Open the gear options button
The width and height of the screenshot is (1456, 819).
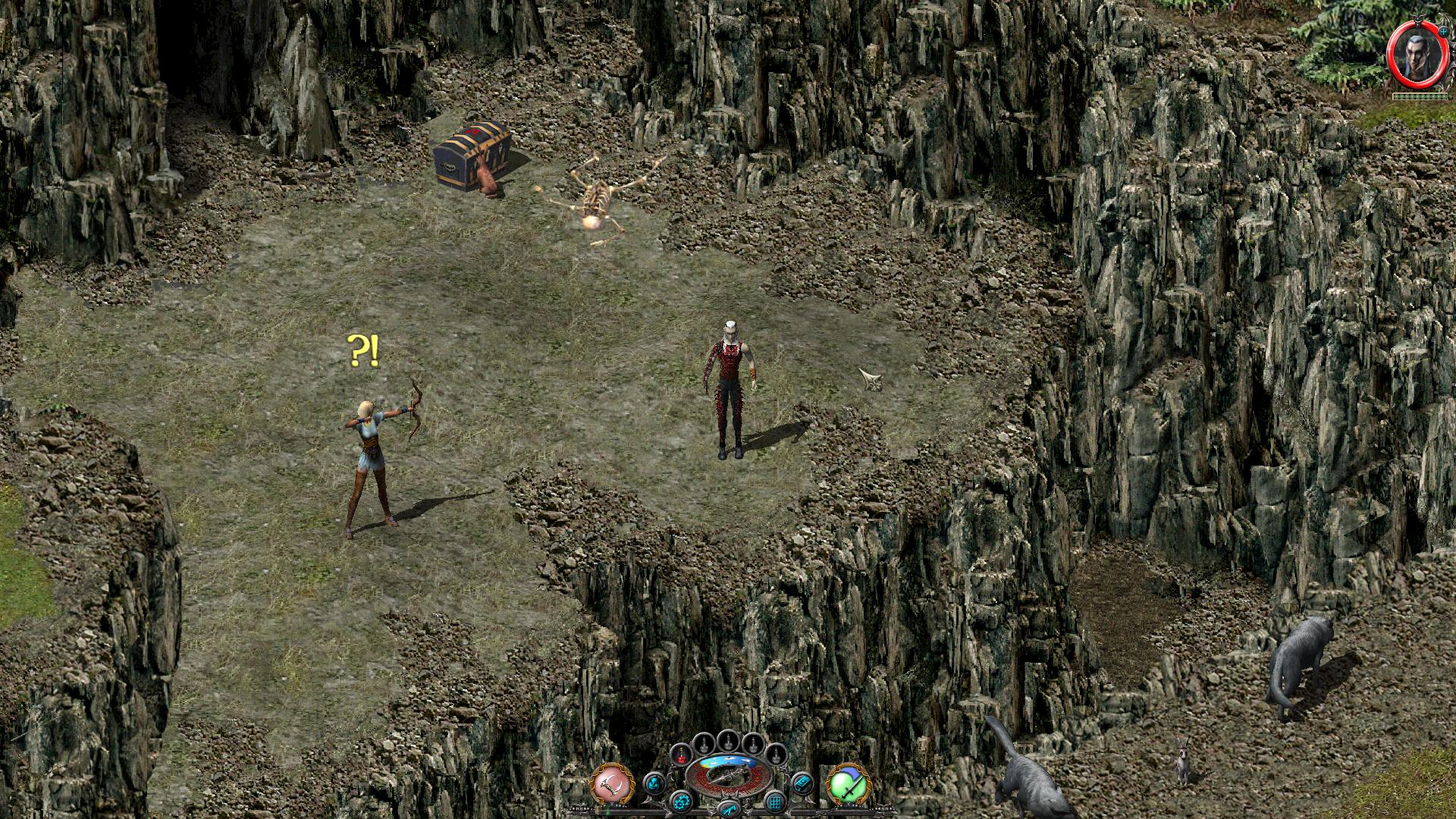click(x=682, y=801)
